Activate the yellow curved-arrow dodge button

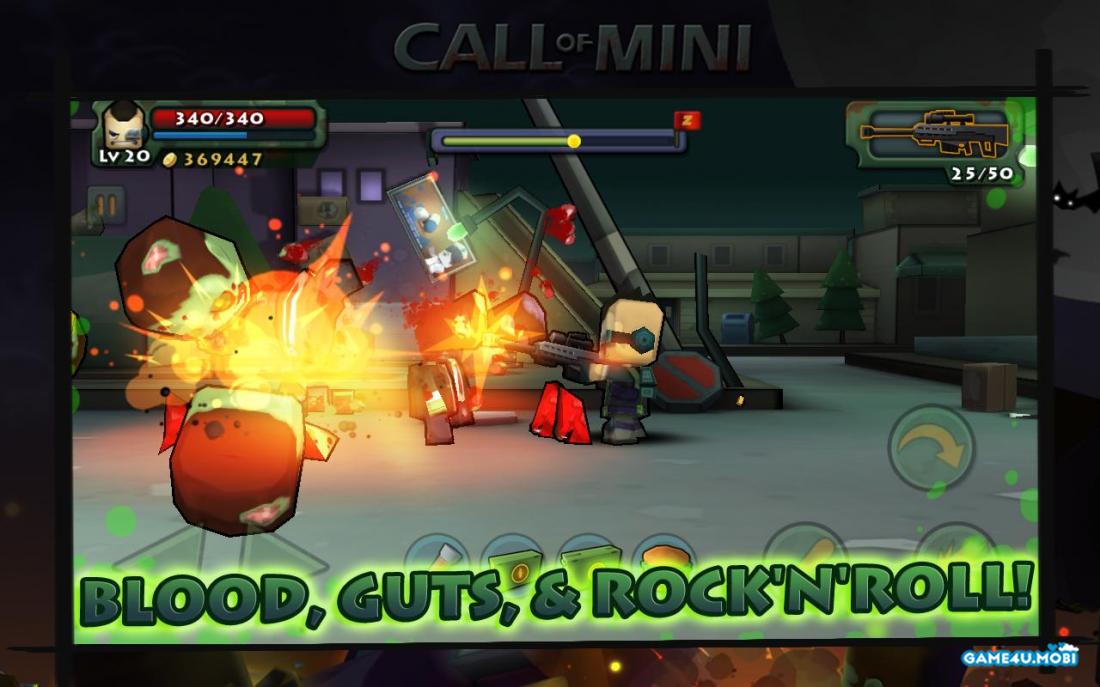[930, 446]
